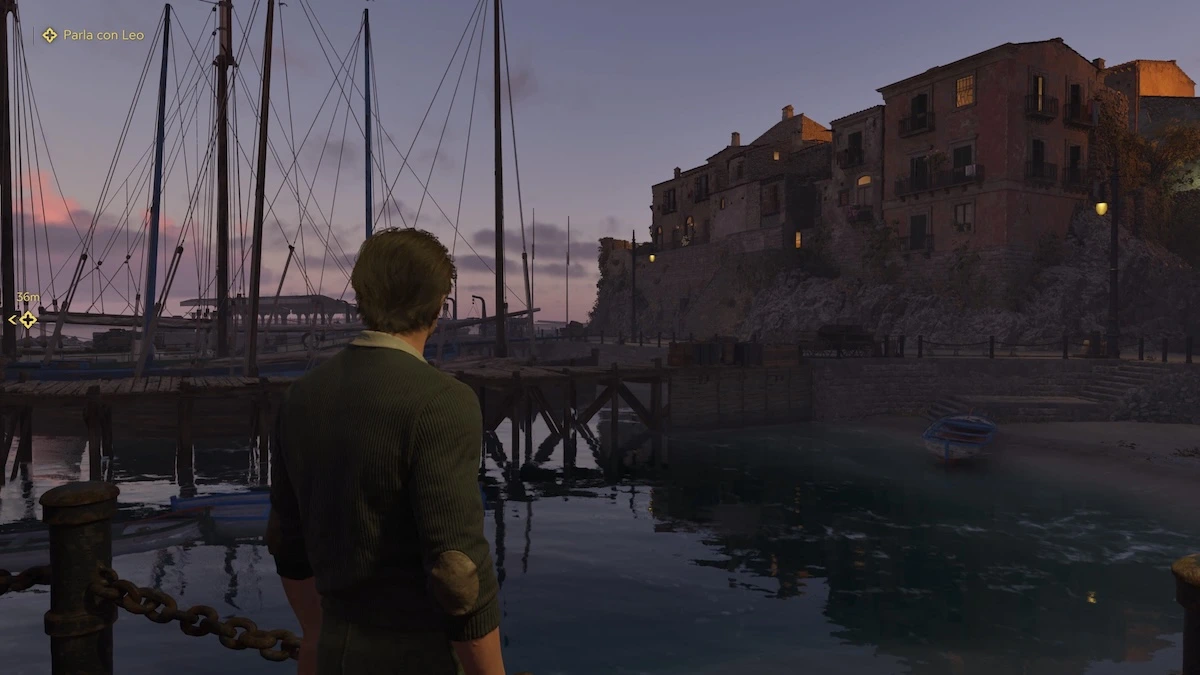Click the 36m objective waypoint marker
Image resolution: width=1200 pixels, height=675 pixels.
(27, 319)
